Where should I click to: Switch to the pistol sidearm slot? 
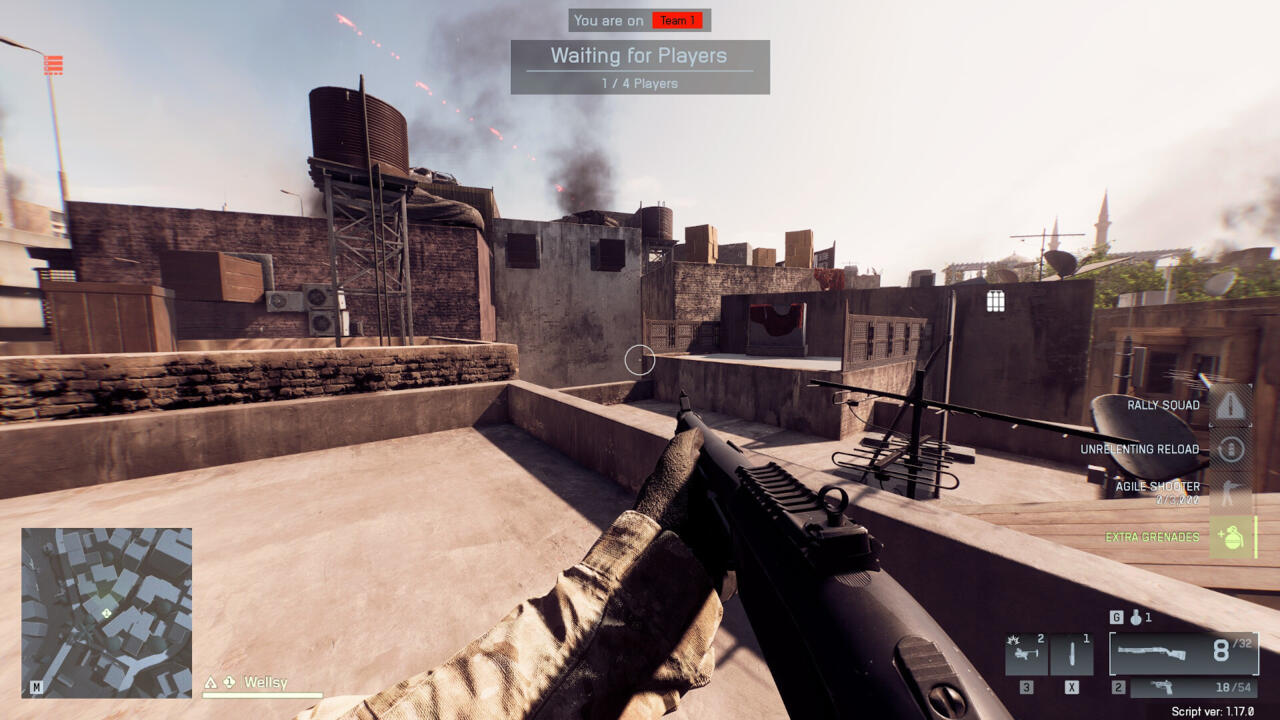click(1194, 688)
